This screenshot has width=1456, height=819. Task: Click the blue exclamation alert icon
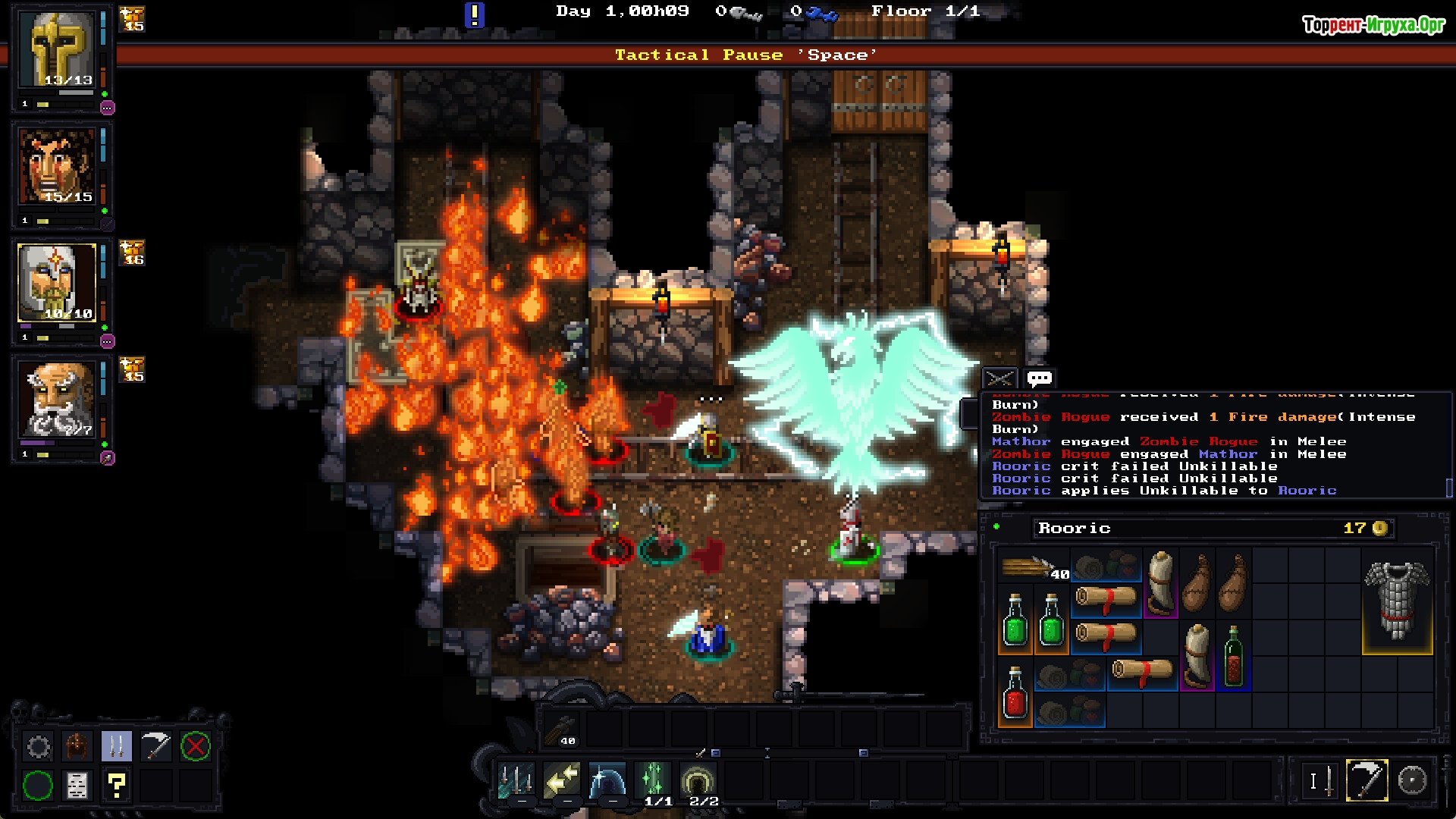(x=474, y=14)
